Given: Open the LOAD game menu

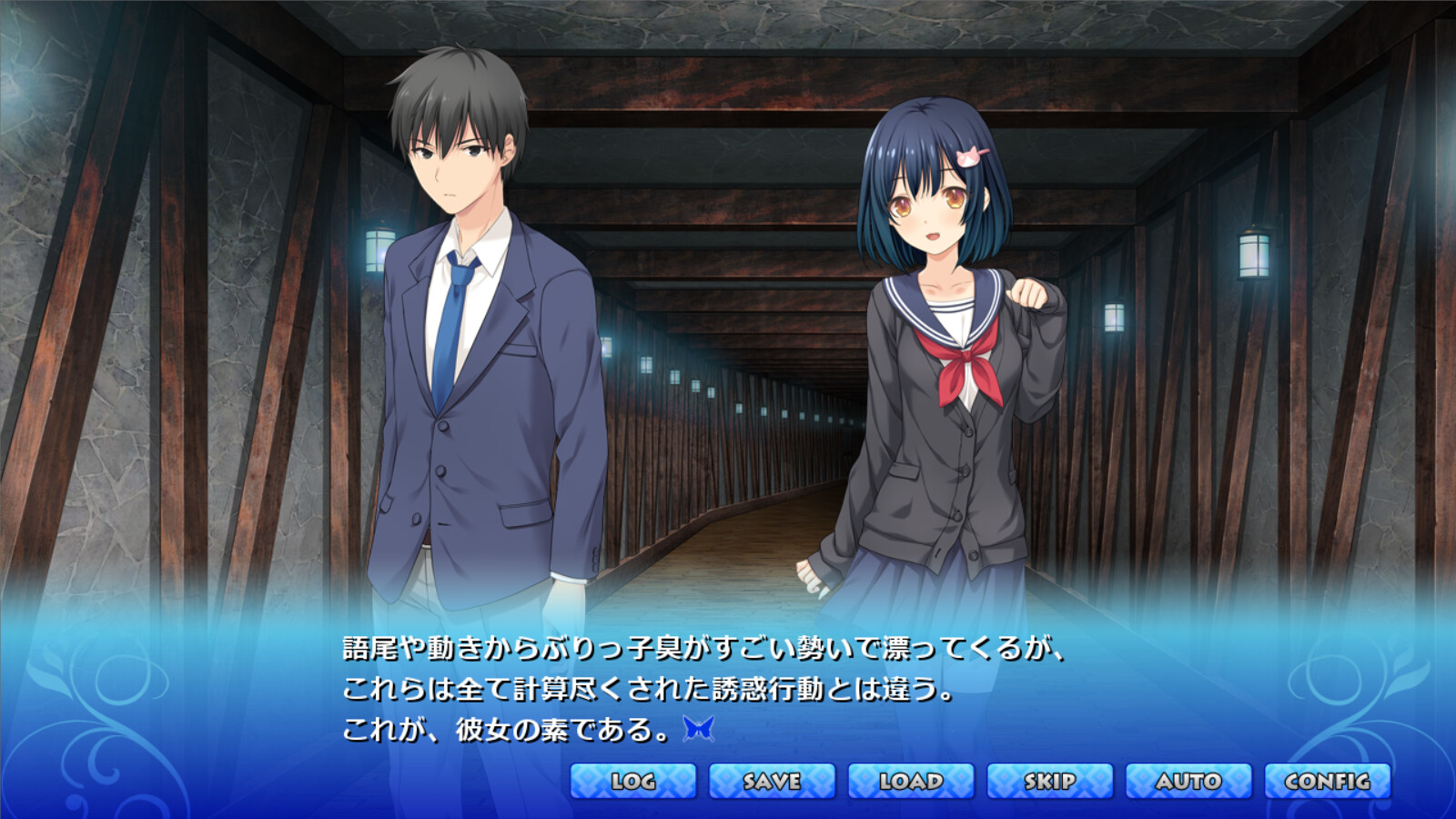Looking at the screenshot, I should point(911,781).
